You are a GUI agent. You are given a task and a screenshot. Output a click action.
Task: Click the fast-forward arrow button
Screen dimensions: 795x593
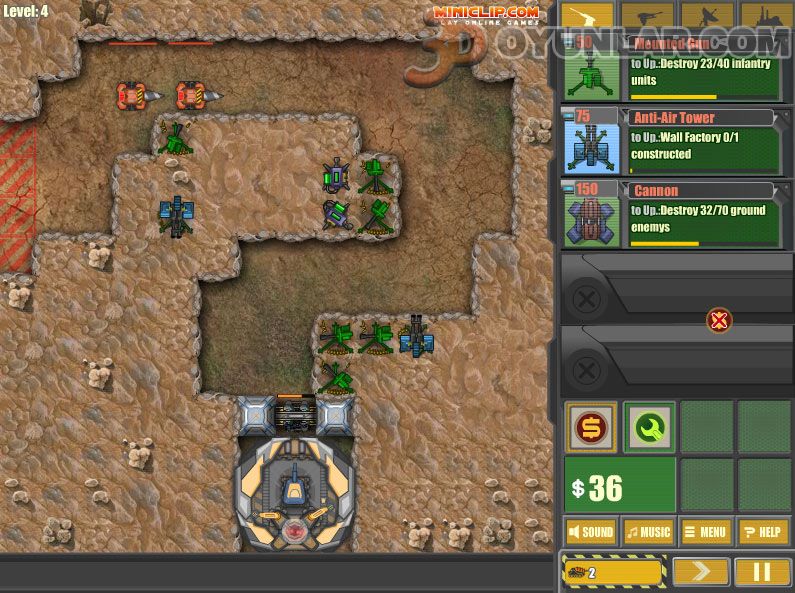coord(700,572)
